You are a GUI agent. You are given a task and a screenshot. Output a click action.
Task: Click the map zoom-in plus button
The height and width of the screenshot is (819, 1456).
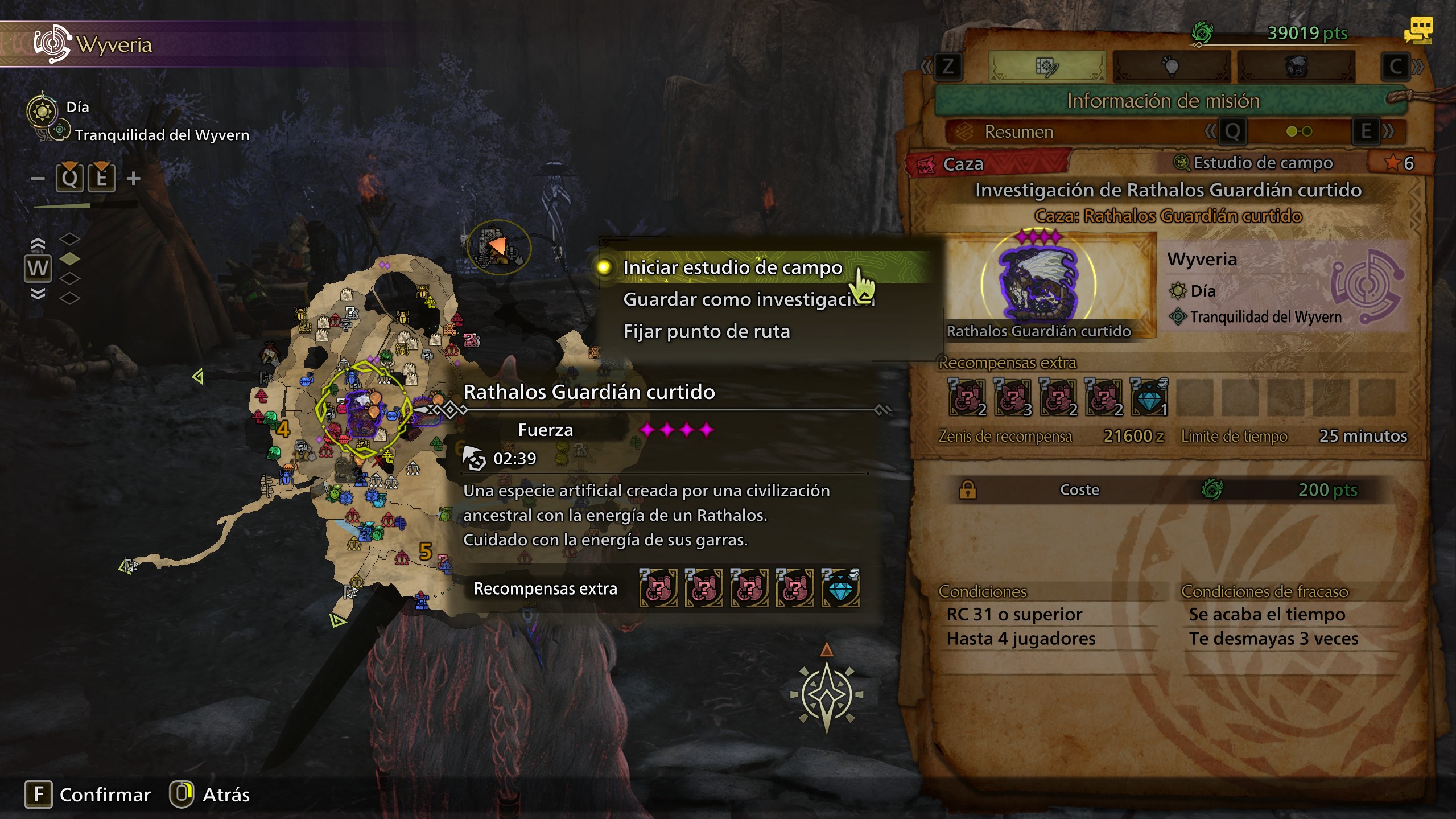tap(134, 179)
